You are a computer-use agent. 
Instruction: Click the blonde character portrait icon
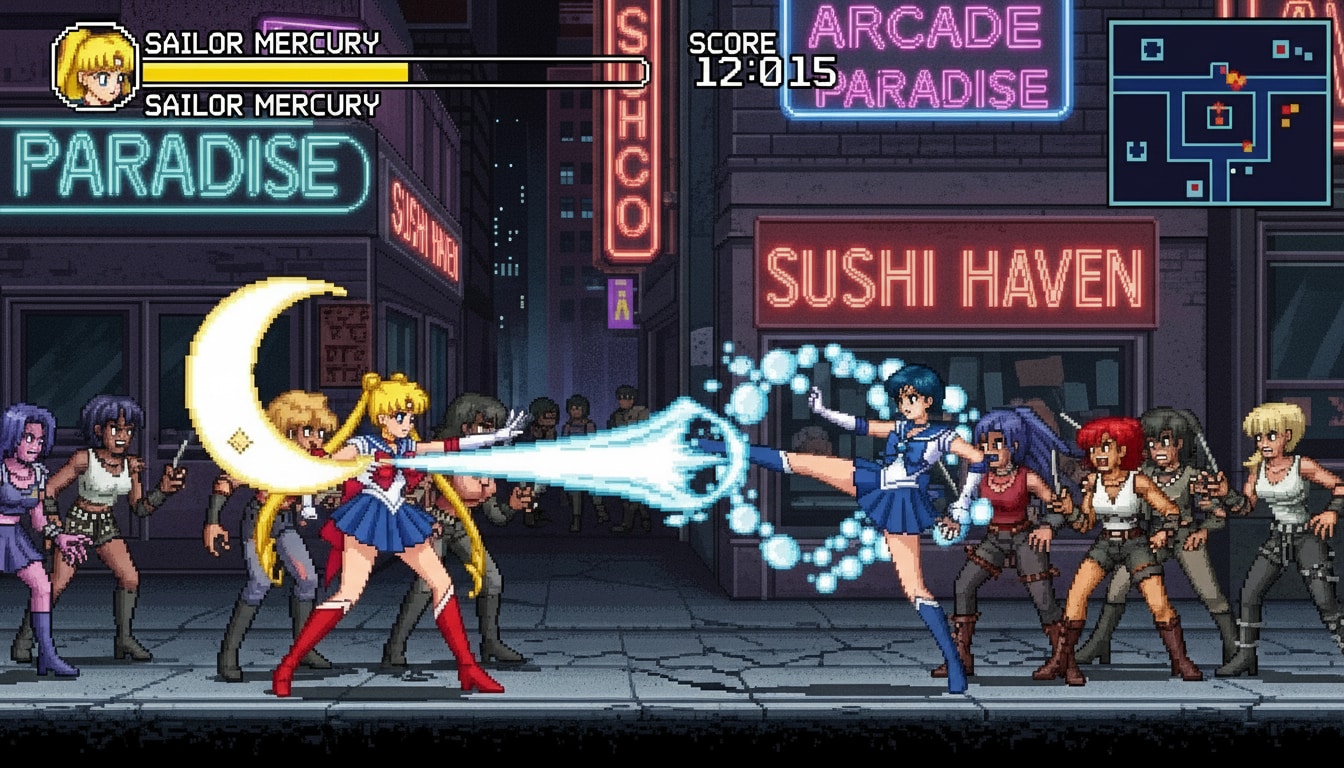(x=95, y=67)
